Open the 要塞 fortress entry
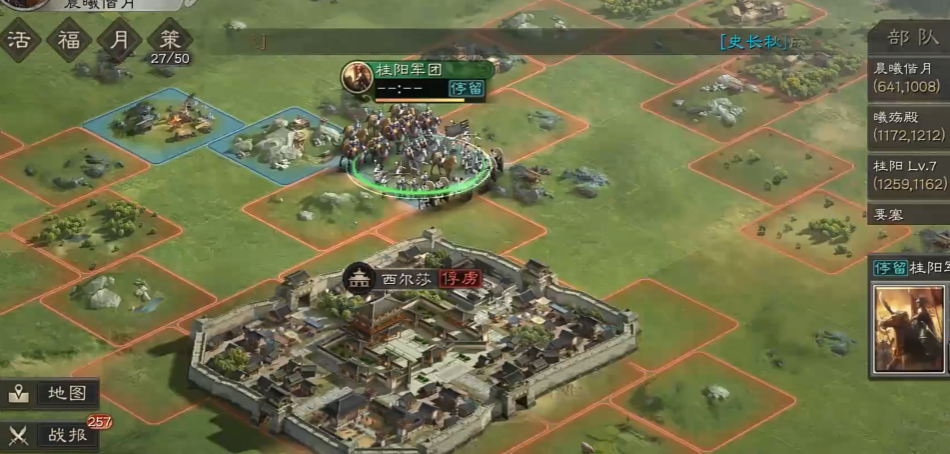The image size is (950, 454). [908, 213]
